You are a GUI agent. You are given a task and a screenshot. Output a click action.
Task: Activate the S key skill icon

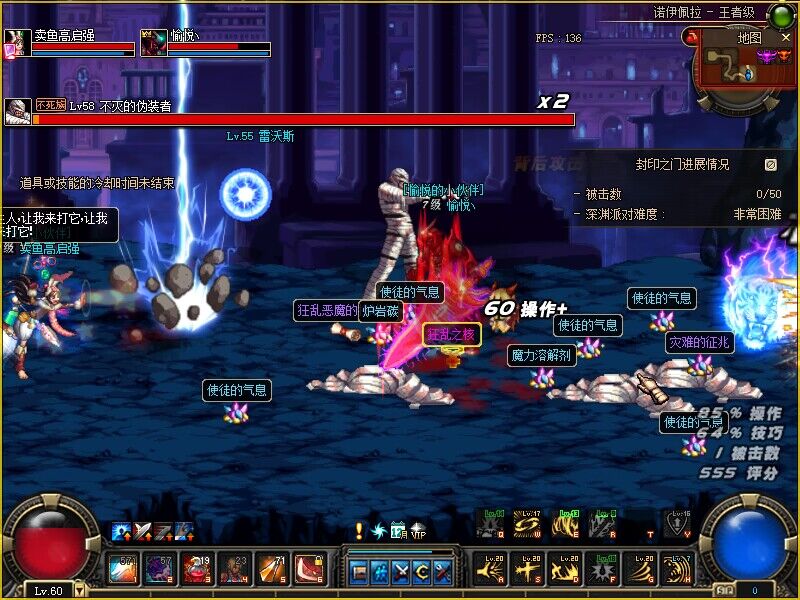coord(528,569)
